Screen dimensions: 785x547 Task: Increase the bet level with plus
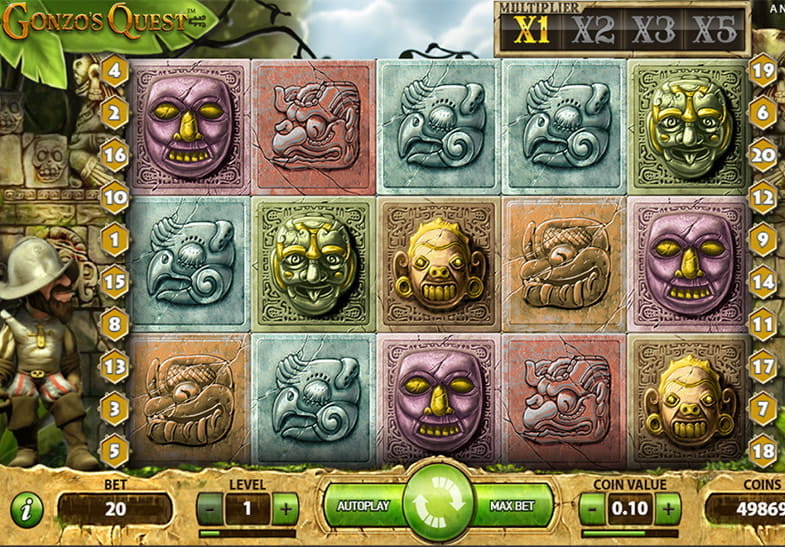(x=285, y=508)
